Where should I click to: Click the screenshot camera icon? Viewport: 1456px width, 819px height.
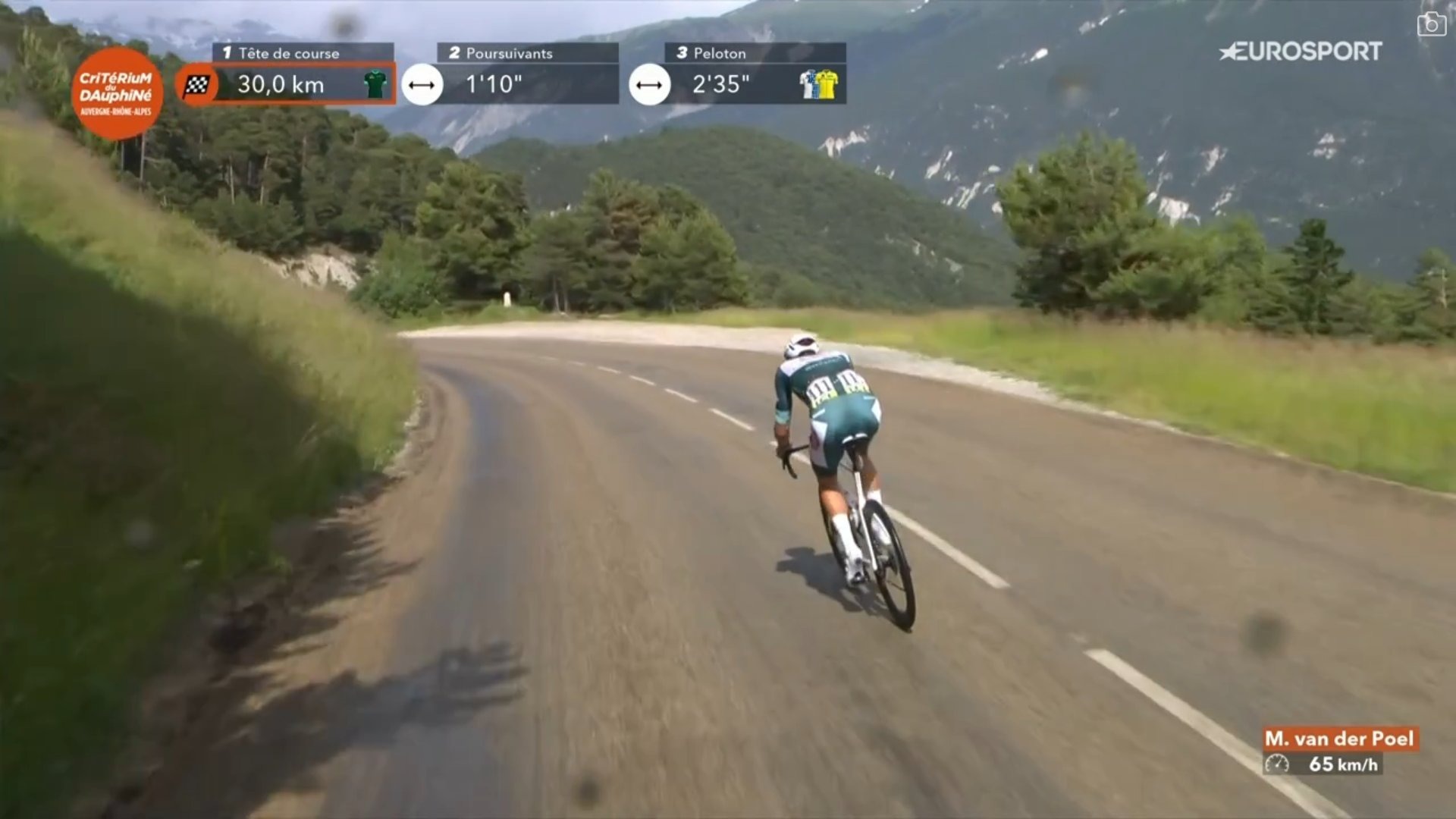pyautogui.click(x=1431, y=24)
